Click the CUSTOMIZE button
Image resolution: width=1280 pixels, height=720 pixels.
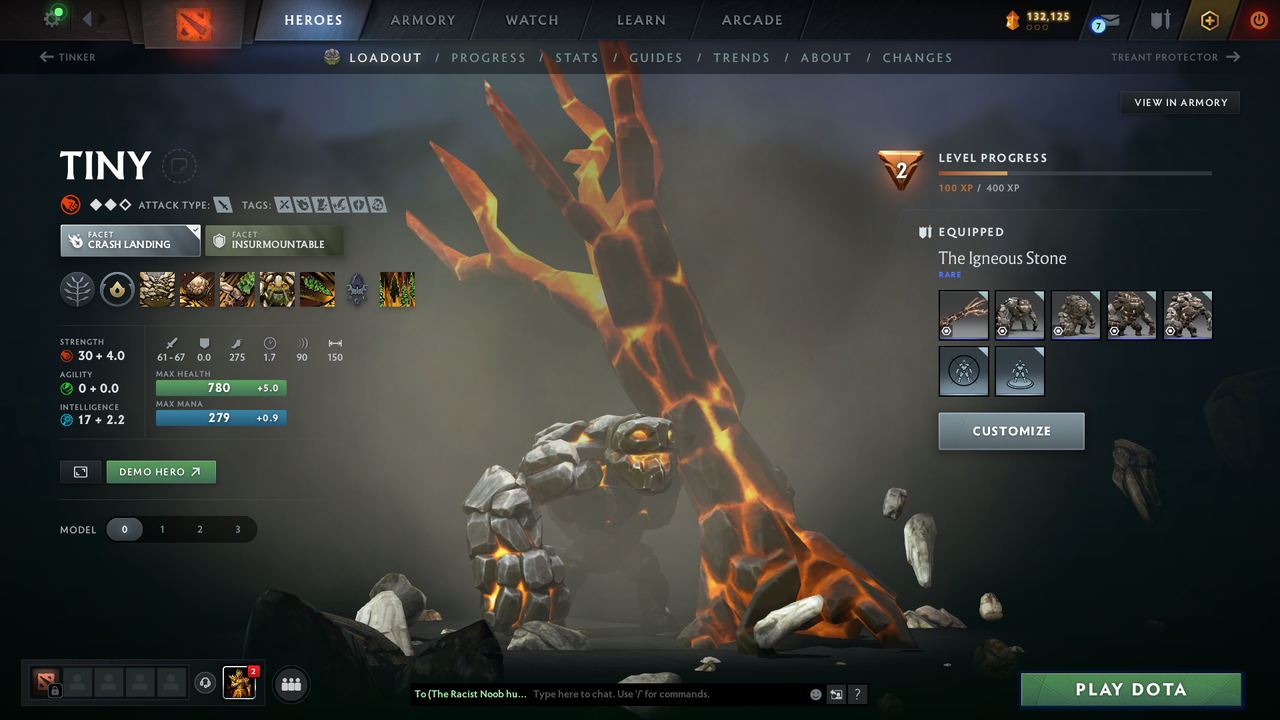(x=1011, y=431)
